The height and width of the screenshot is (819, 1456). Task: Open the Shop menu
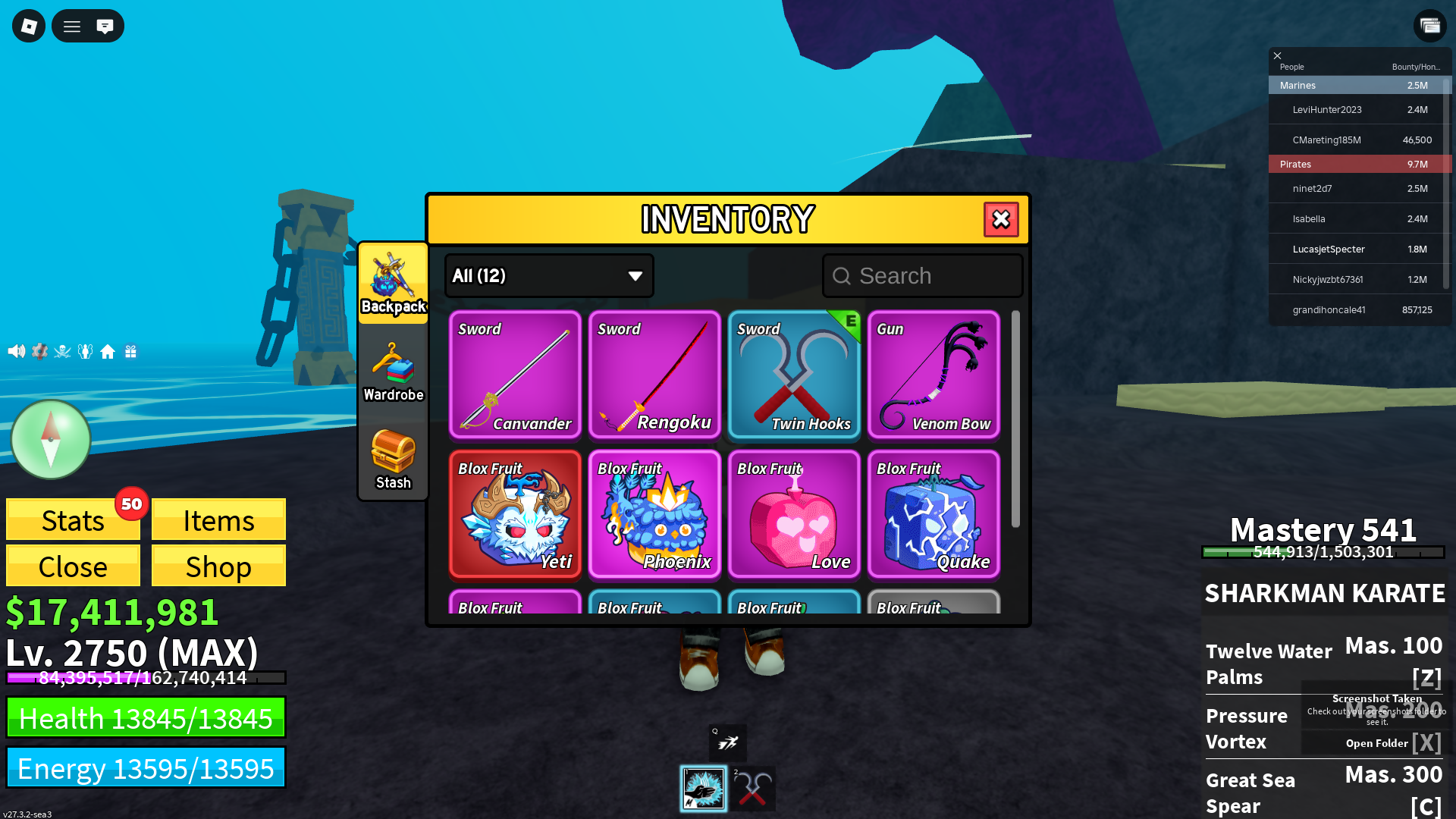[x=218, y=566]
